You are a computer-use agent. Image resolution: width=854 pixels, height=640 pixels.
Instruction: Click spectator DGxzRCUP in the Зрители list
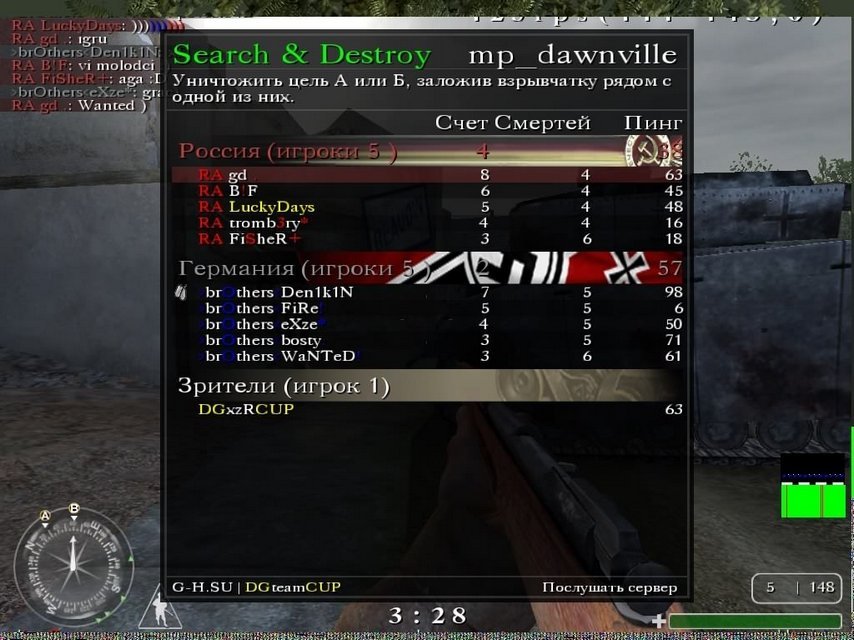pos(246,408)
